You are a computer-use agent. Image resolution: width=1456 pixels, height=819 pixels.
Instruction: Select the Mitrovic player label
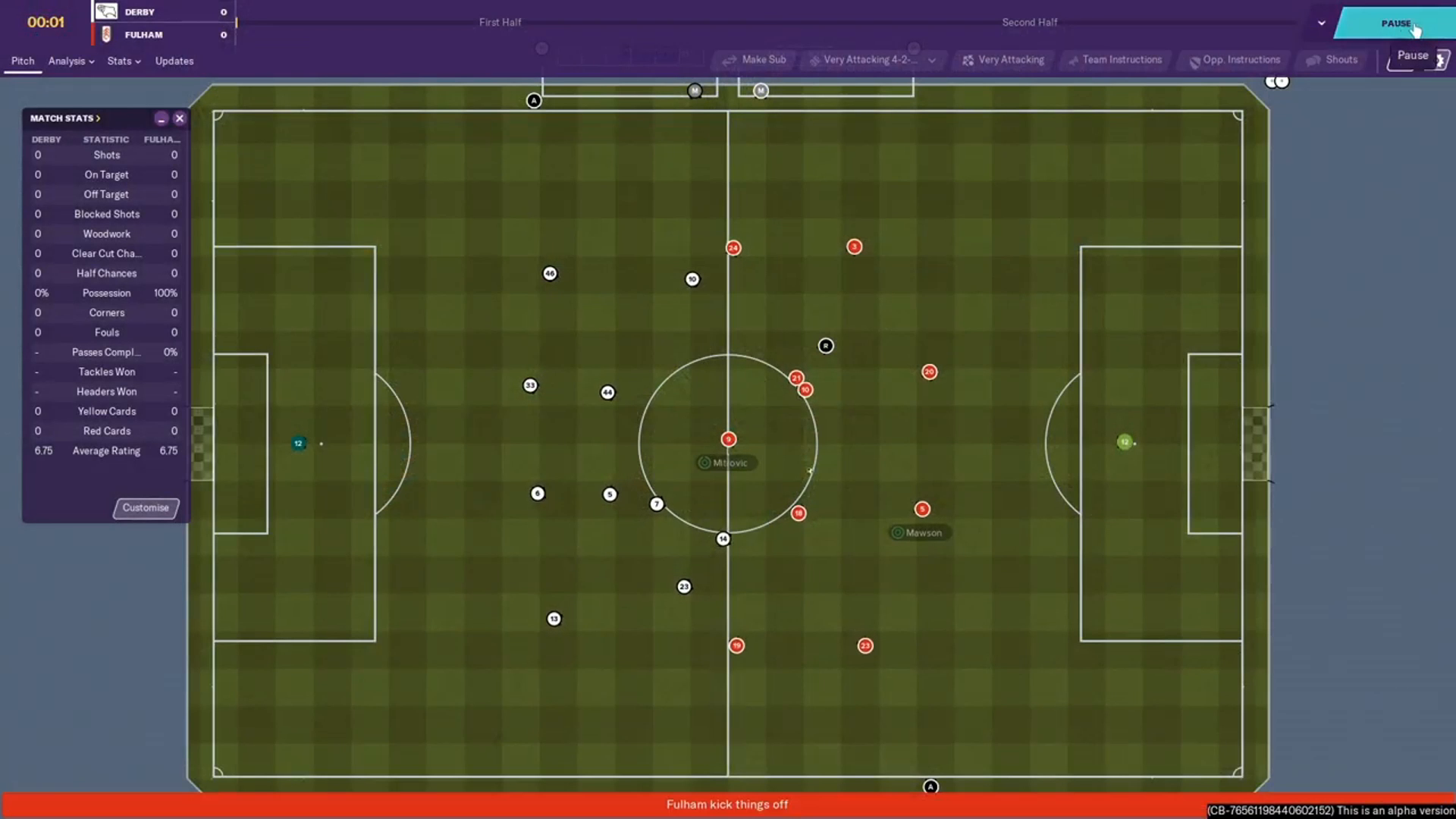coord(726,463)
